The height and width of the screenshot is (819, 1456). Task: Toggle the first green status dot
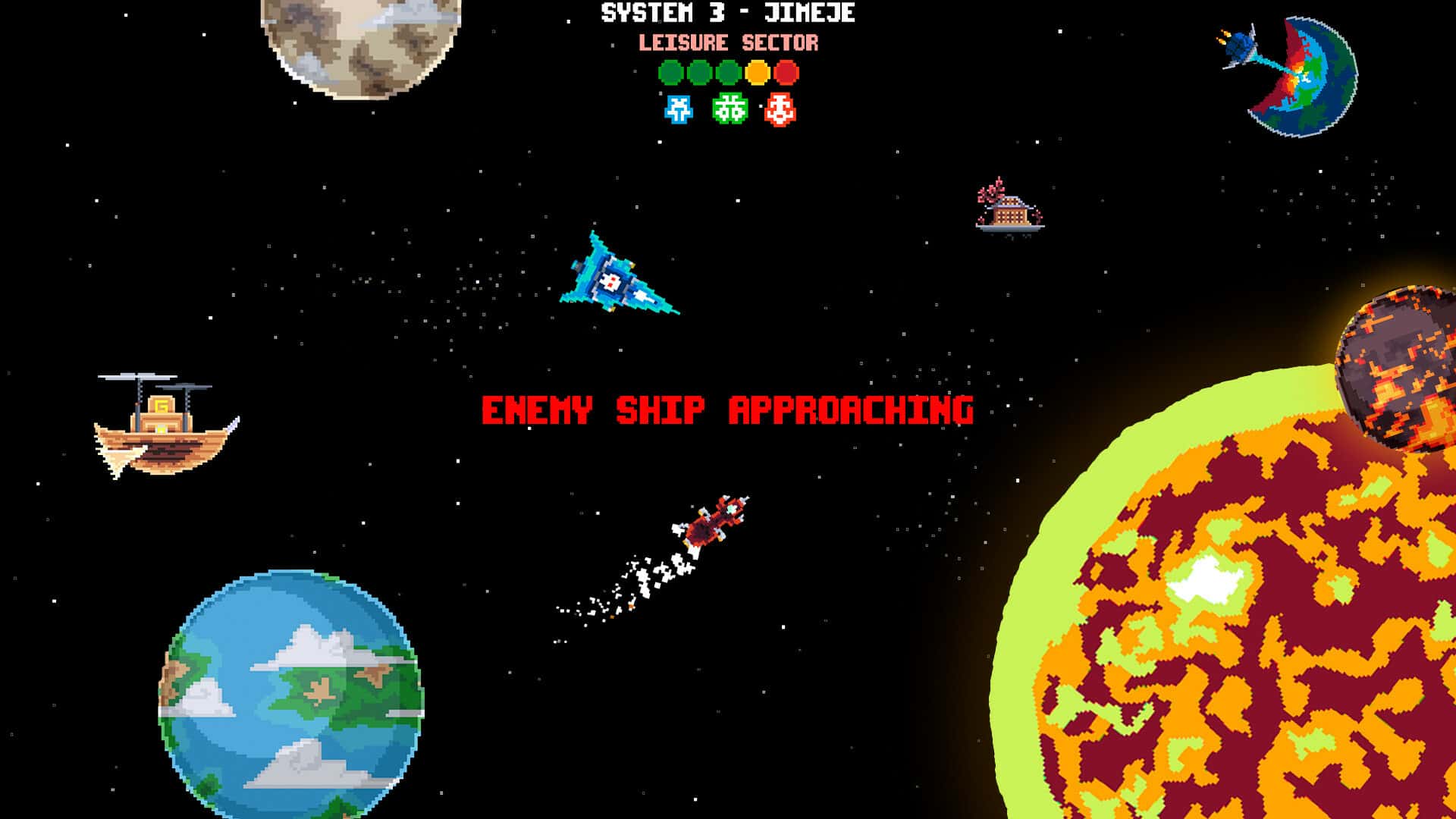tap(670, 73)
